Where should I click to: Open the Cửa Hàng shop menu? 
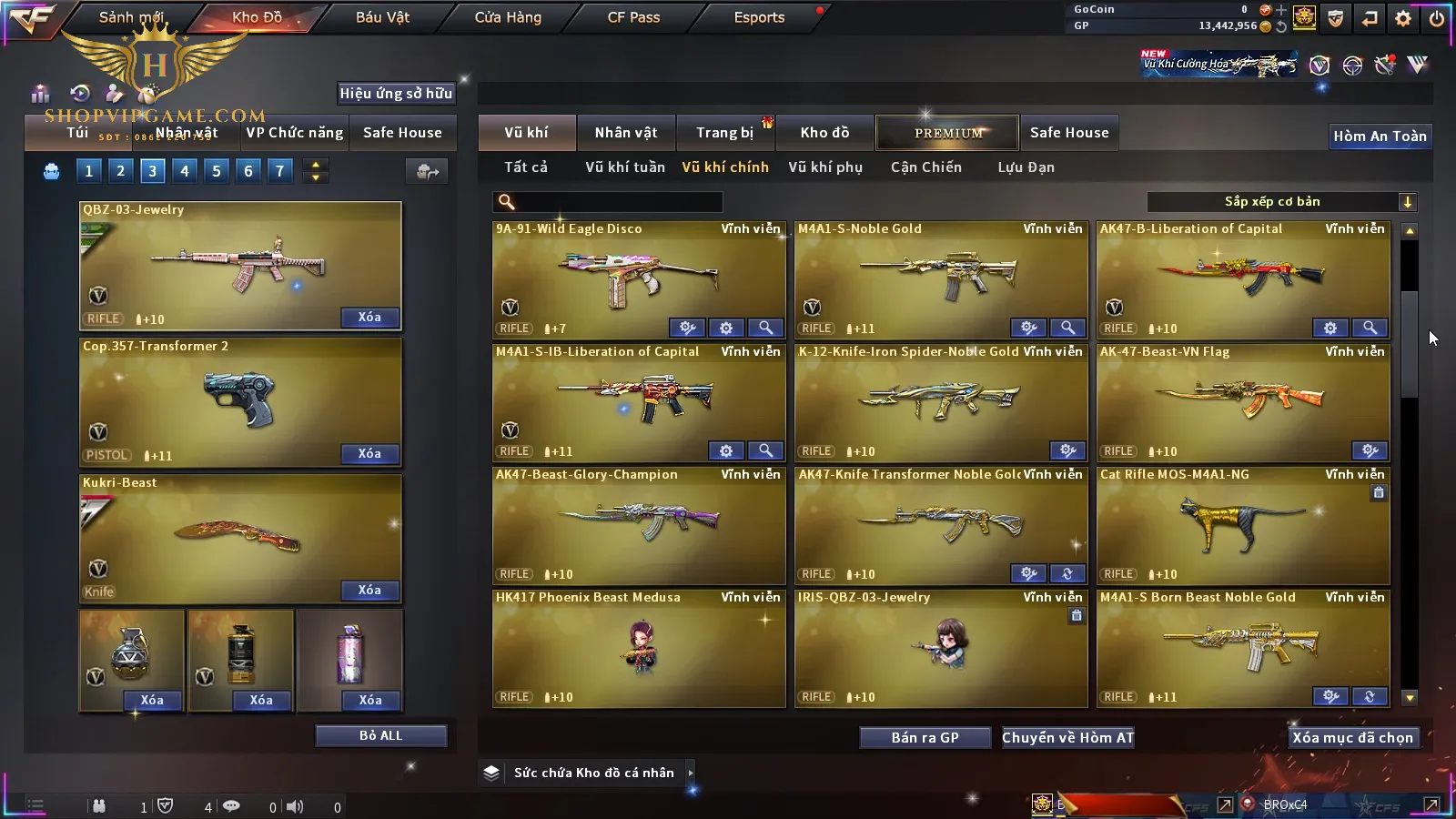click(x=508, y=17)
